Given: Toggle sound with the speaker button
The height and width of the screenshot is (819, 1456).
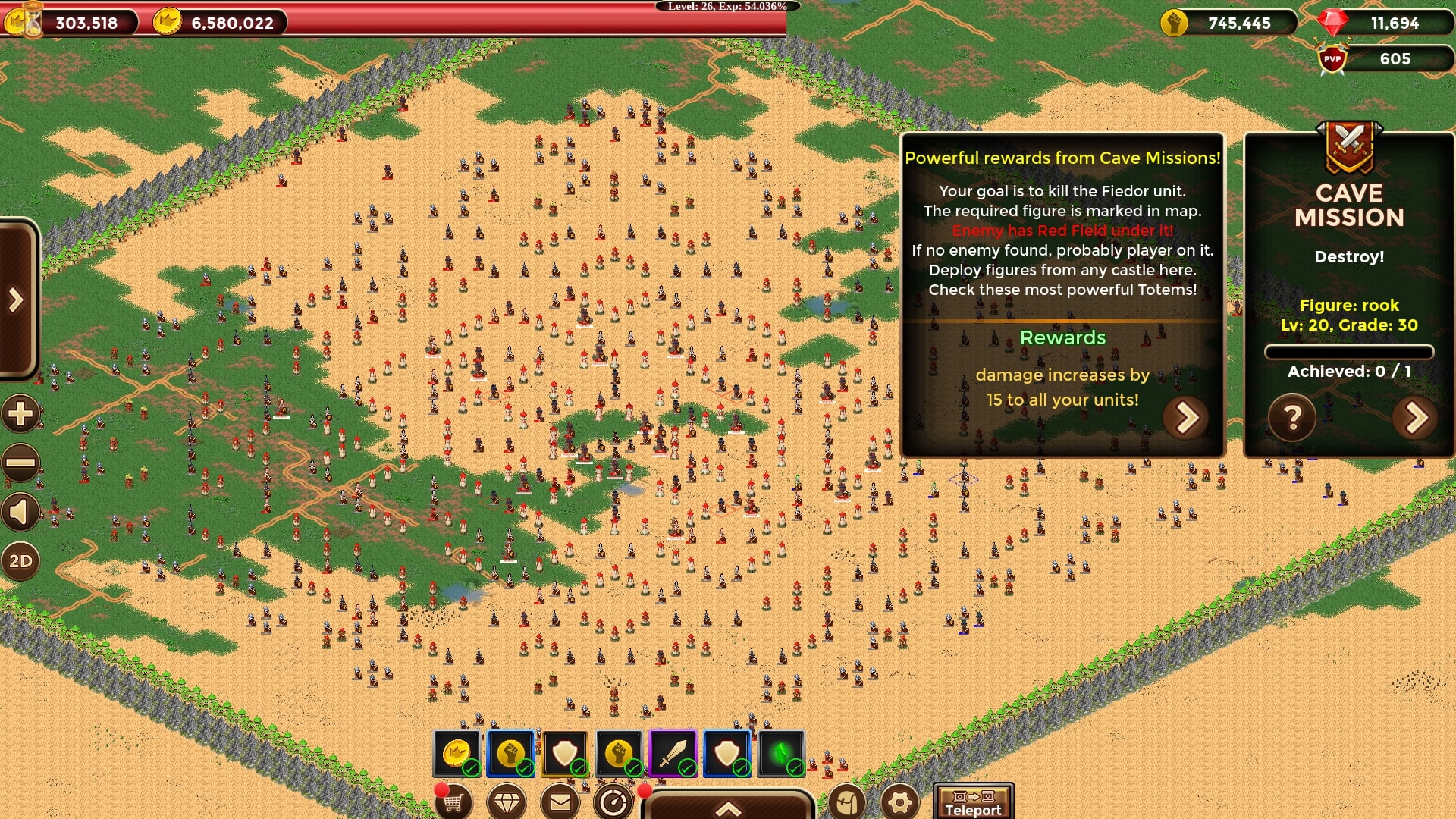Looking at the screenshot, I should 20,513.
